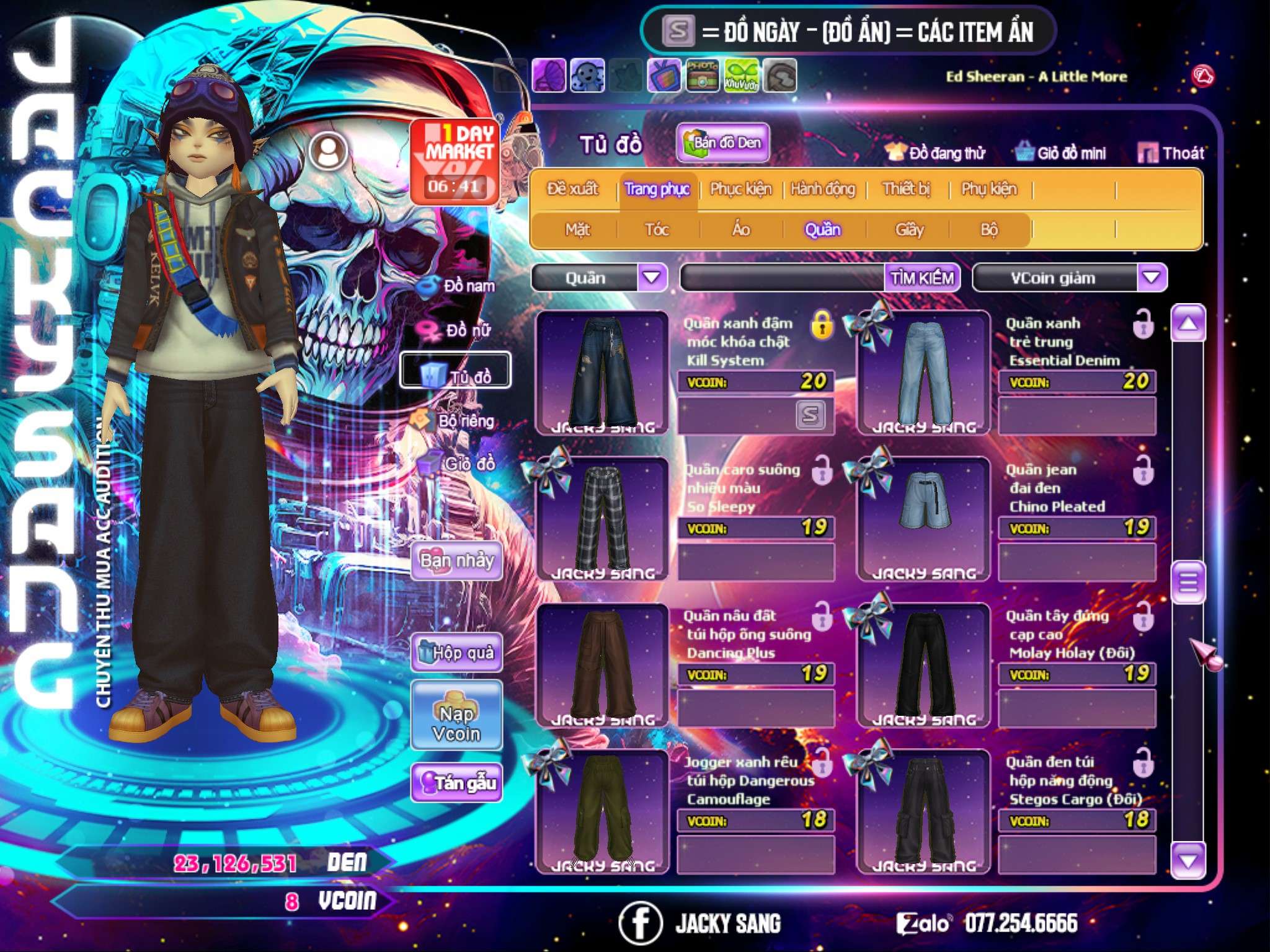Select the Hành động tab
The height and width of the screenshot is (952, 1270).
823,188
